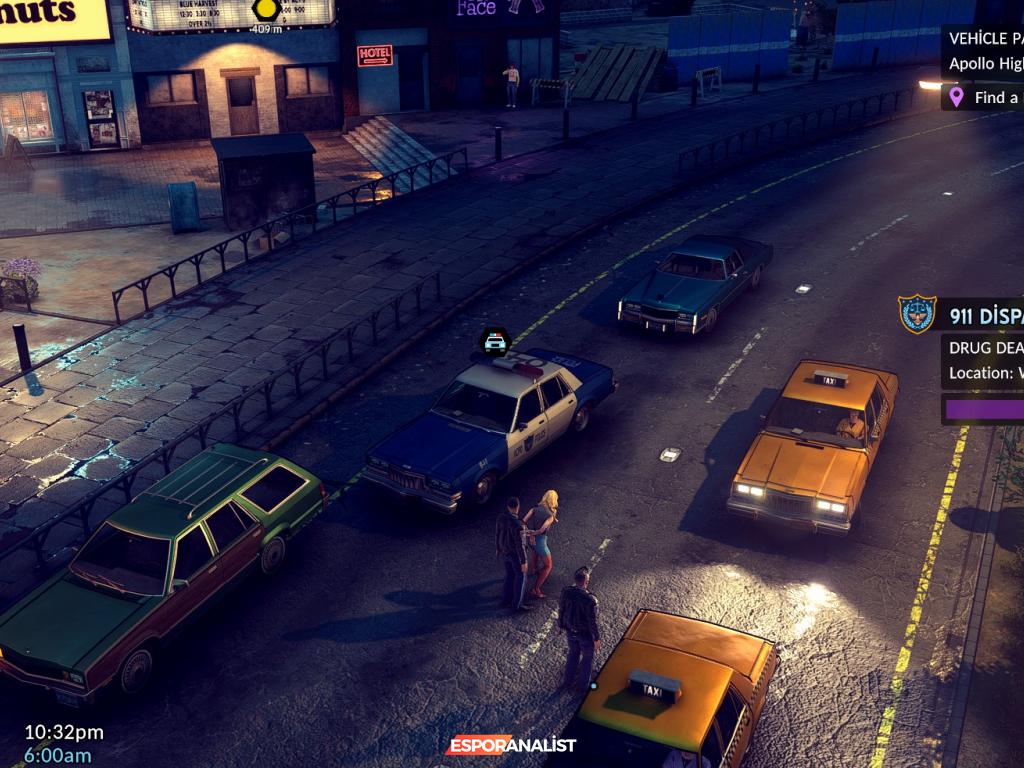Click the purple pin objective entry

click(x=982, y=97)
